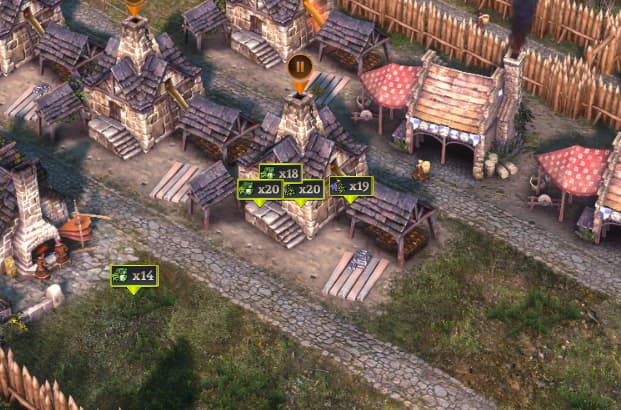Collect the x18 resource bubble
This screenshot has height=410, width=621.
(x=280, y=173)
